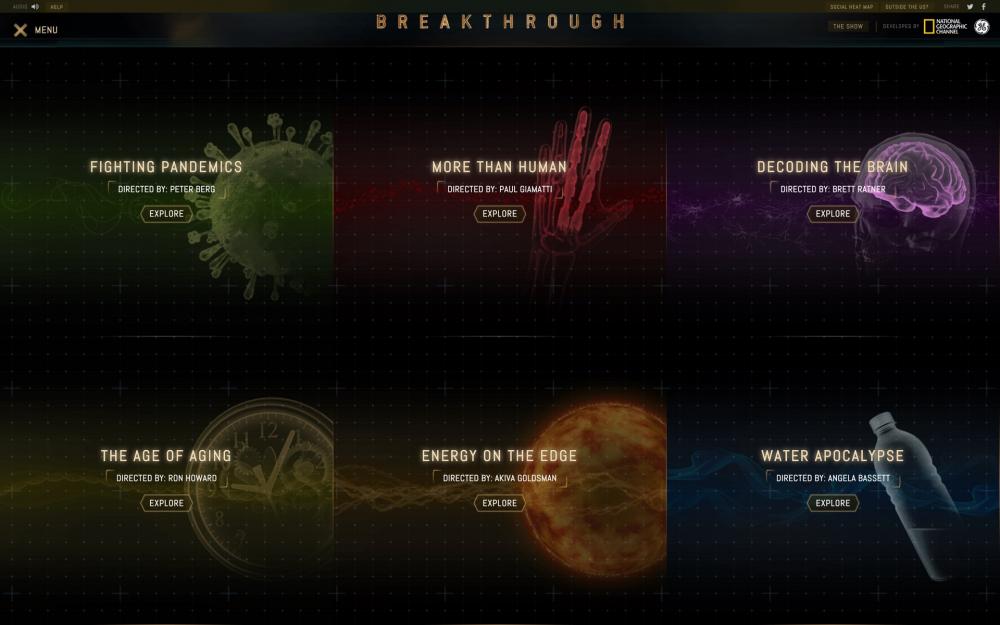This screenshot has height=625, width=1000.
Task: Visit the National Geographic Channel logo
Action: click(x=943, y=26)
